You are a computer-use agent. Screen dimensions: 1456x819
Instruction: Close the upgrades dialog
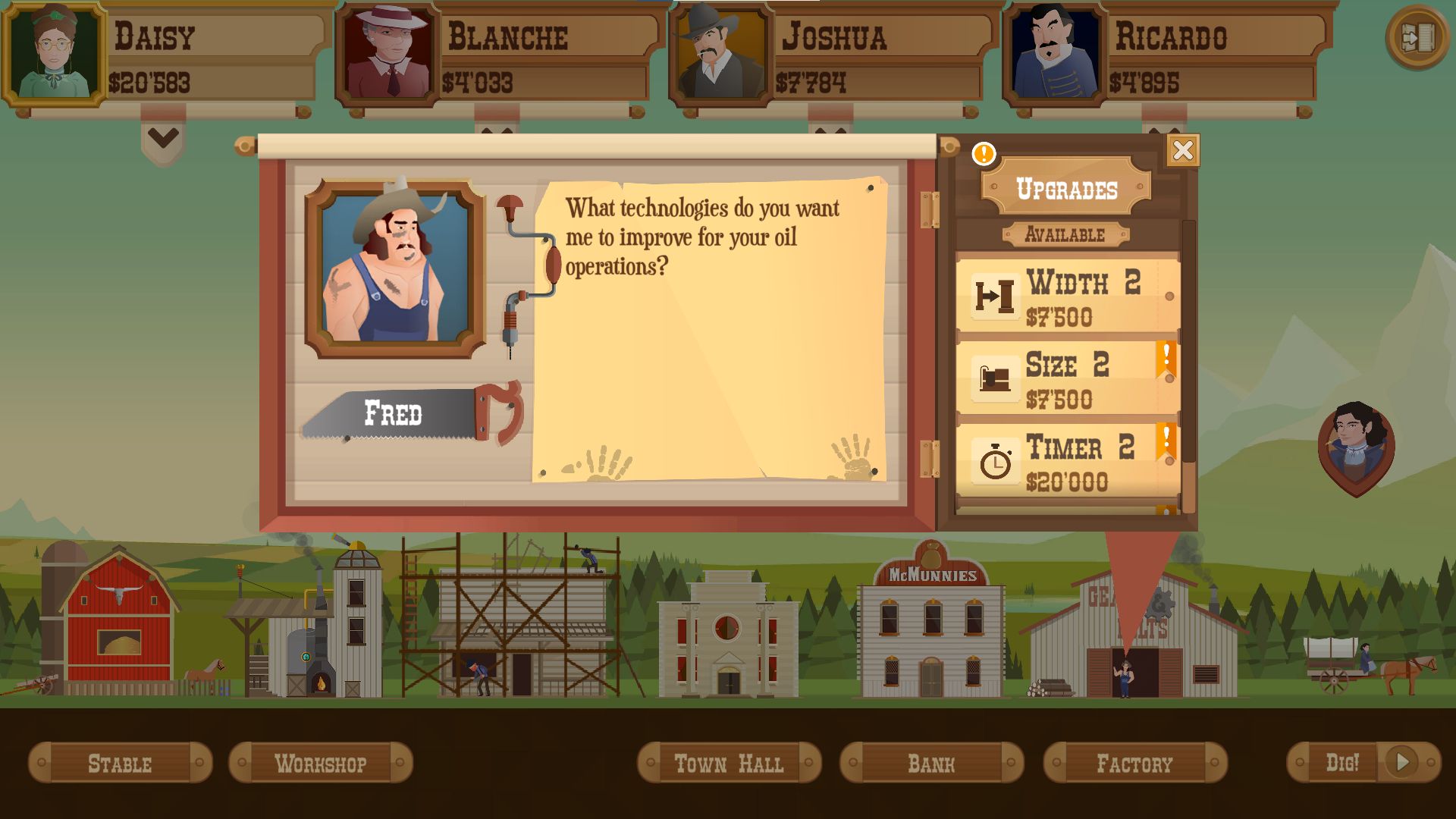pos(1182,151)
